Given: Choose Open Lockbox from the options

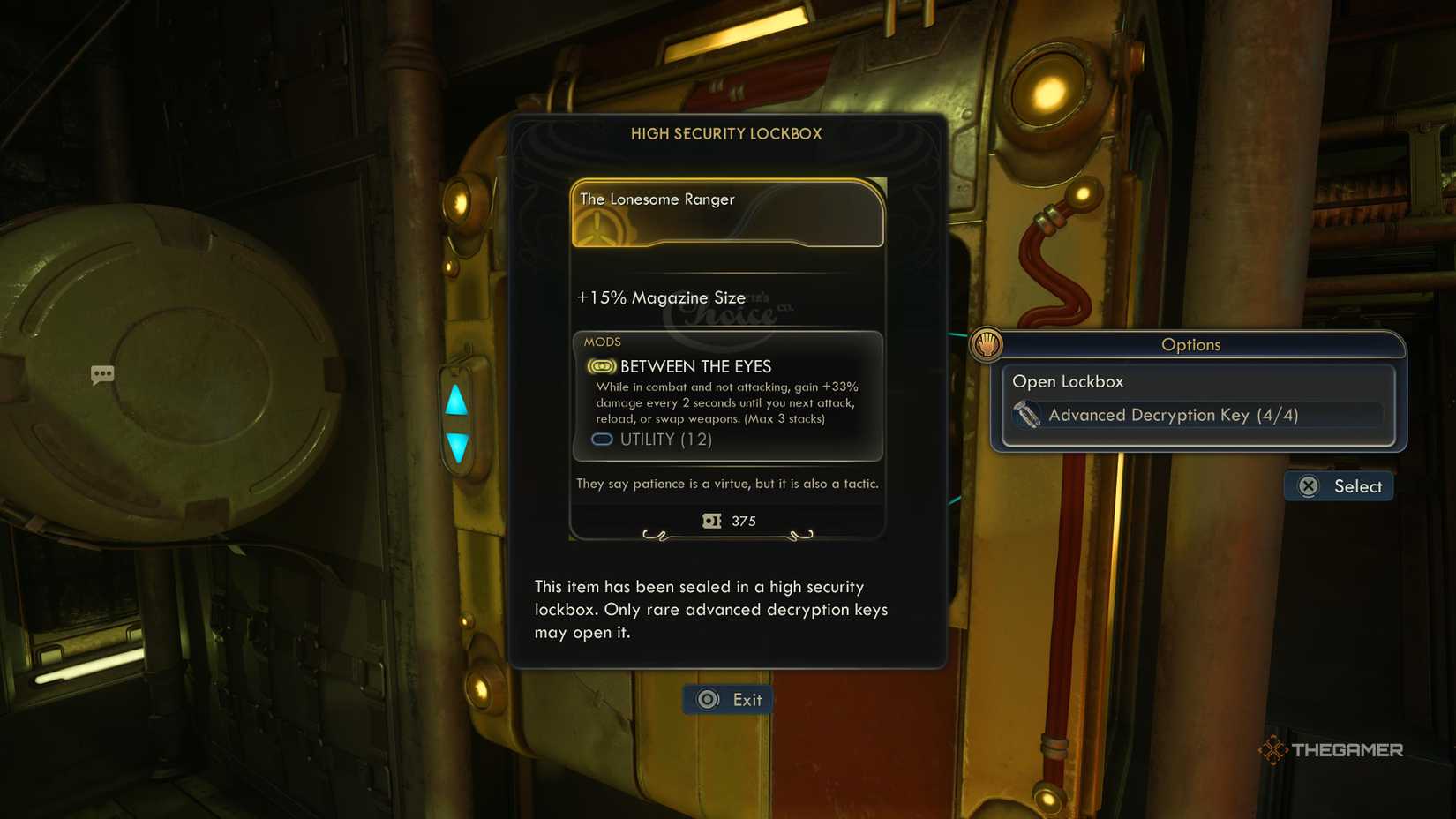Looking at the screenshot, I should pos(1069,381).
